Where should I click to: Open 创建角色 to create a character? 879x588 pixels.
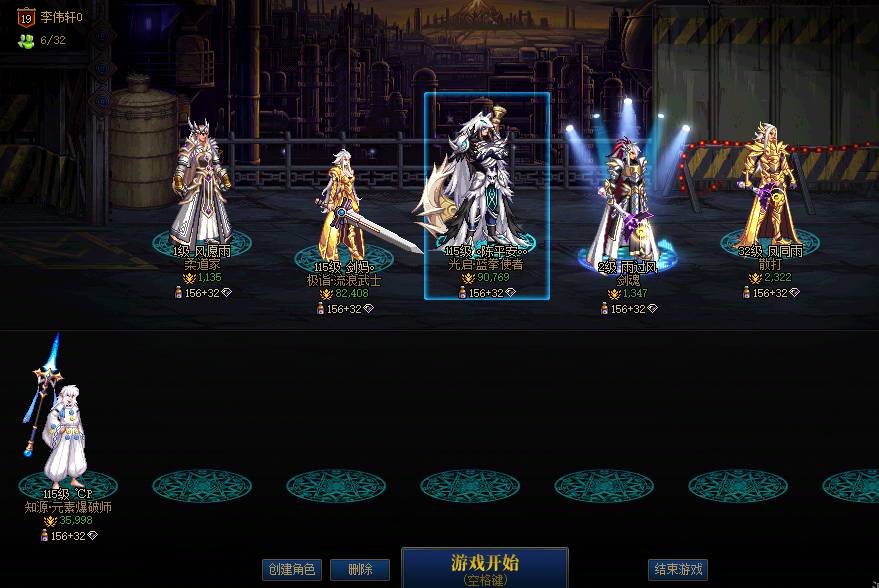tap(291, 570)
